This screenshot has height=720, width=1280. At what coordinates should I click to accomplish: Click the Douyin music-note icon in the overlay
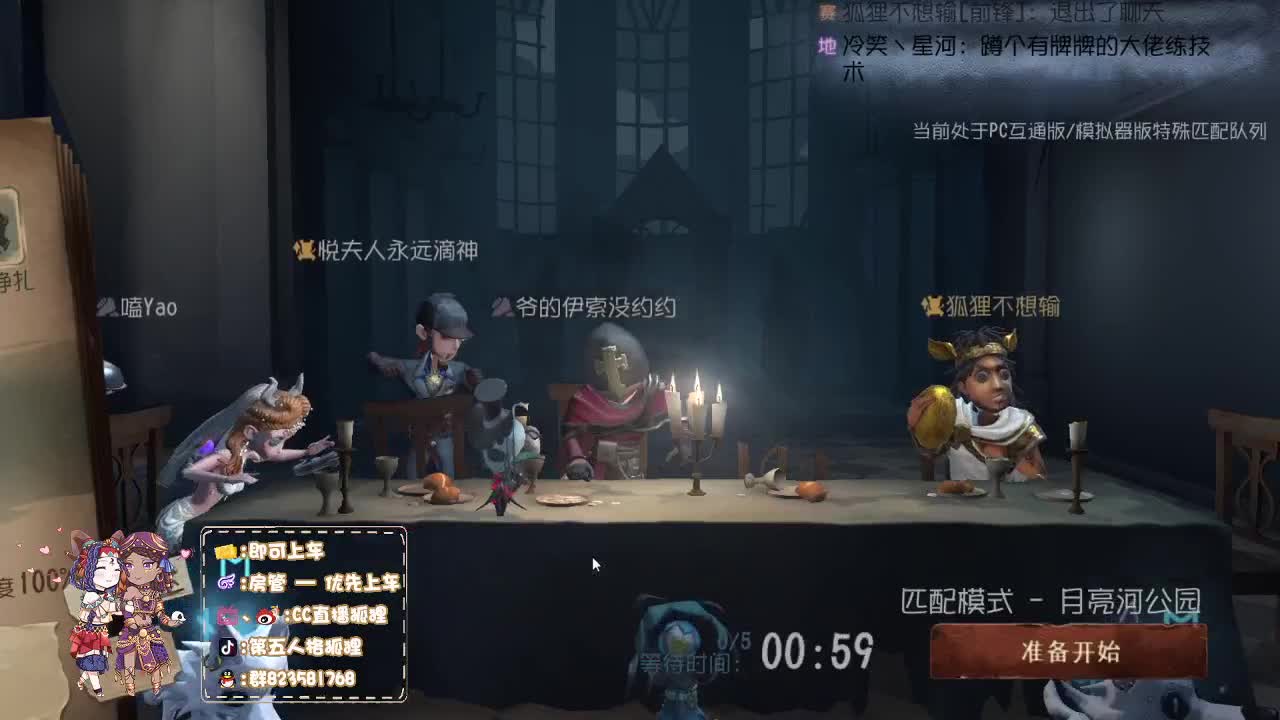click(228, 647)
